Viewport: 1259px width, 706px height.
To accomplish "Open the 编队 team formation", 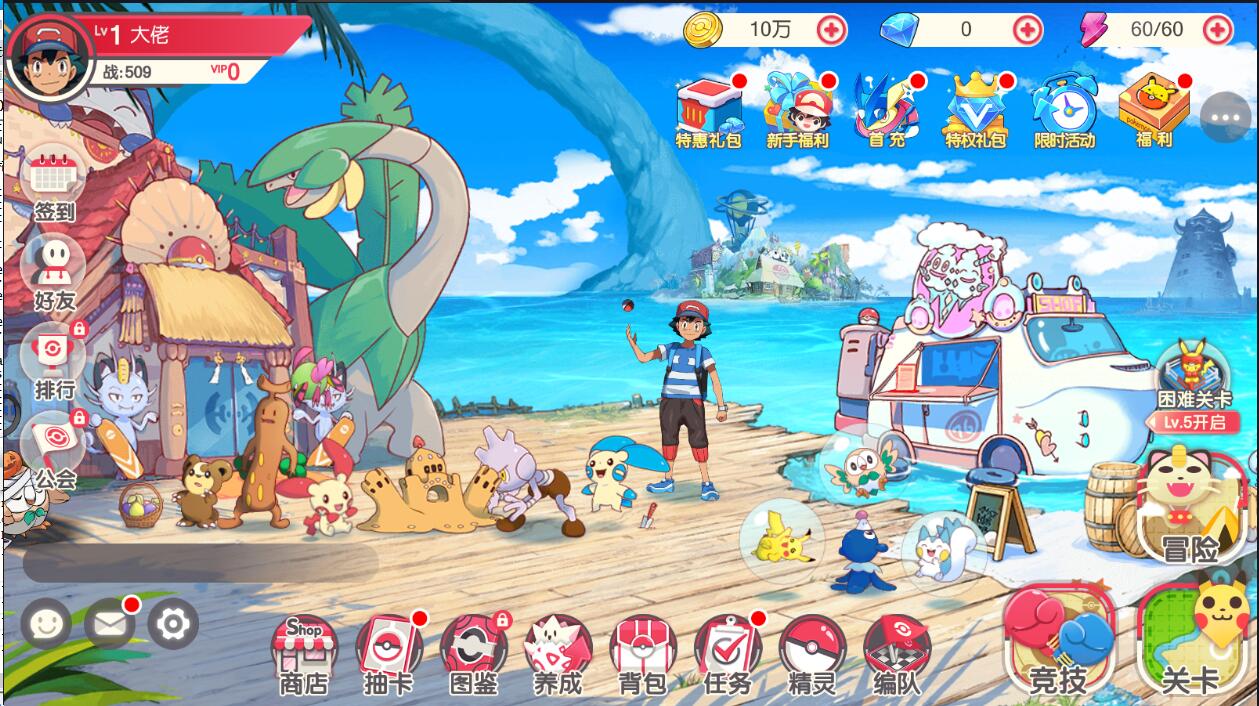I will click(897, 650).
